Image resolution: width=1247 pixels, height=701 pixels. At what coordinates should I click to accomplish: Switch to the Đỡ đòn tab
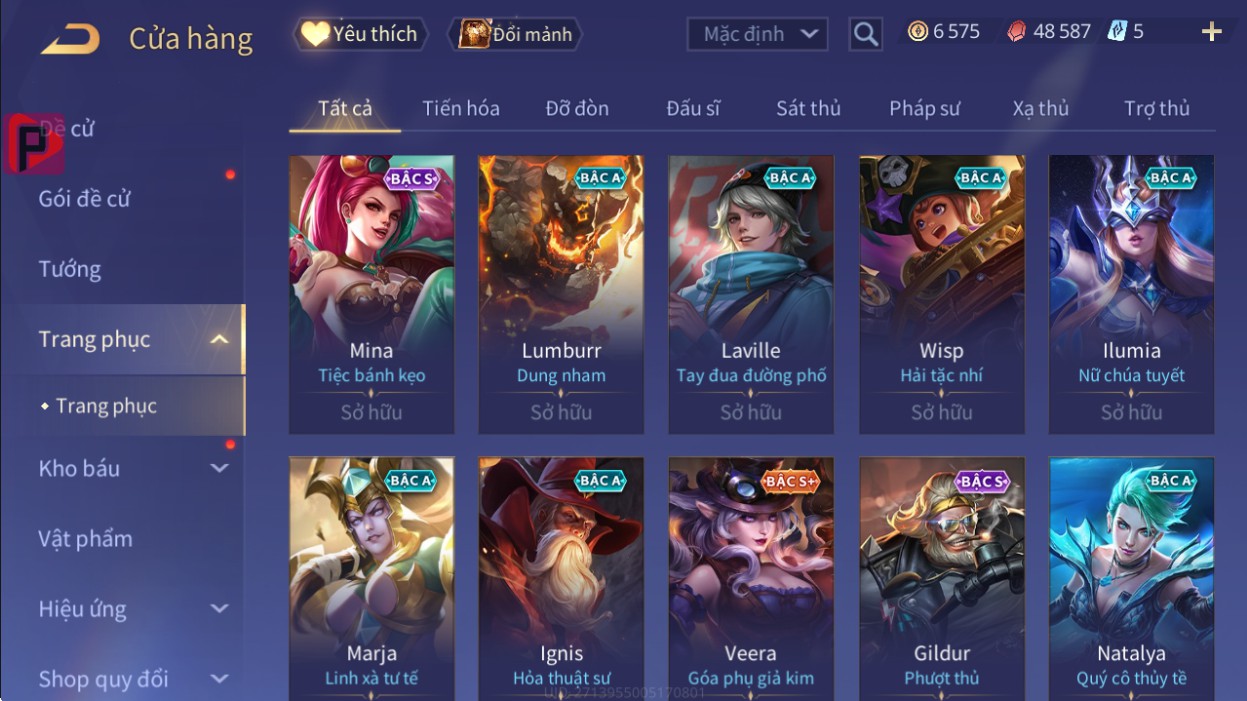(577, 108)
